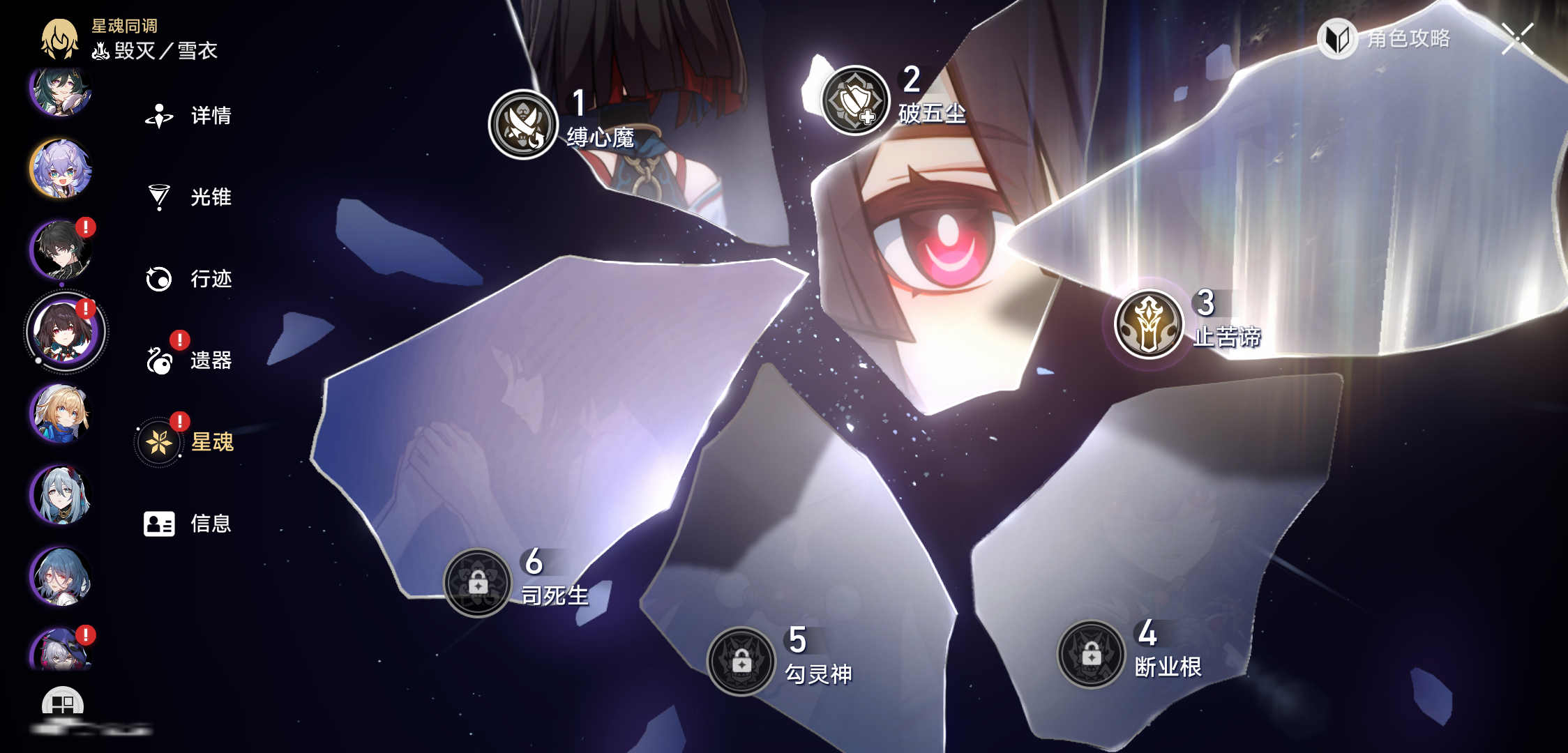
Task: Close the eidolon screen
Action: 1517,38
